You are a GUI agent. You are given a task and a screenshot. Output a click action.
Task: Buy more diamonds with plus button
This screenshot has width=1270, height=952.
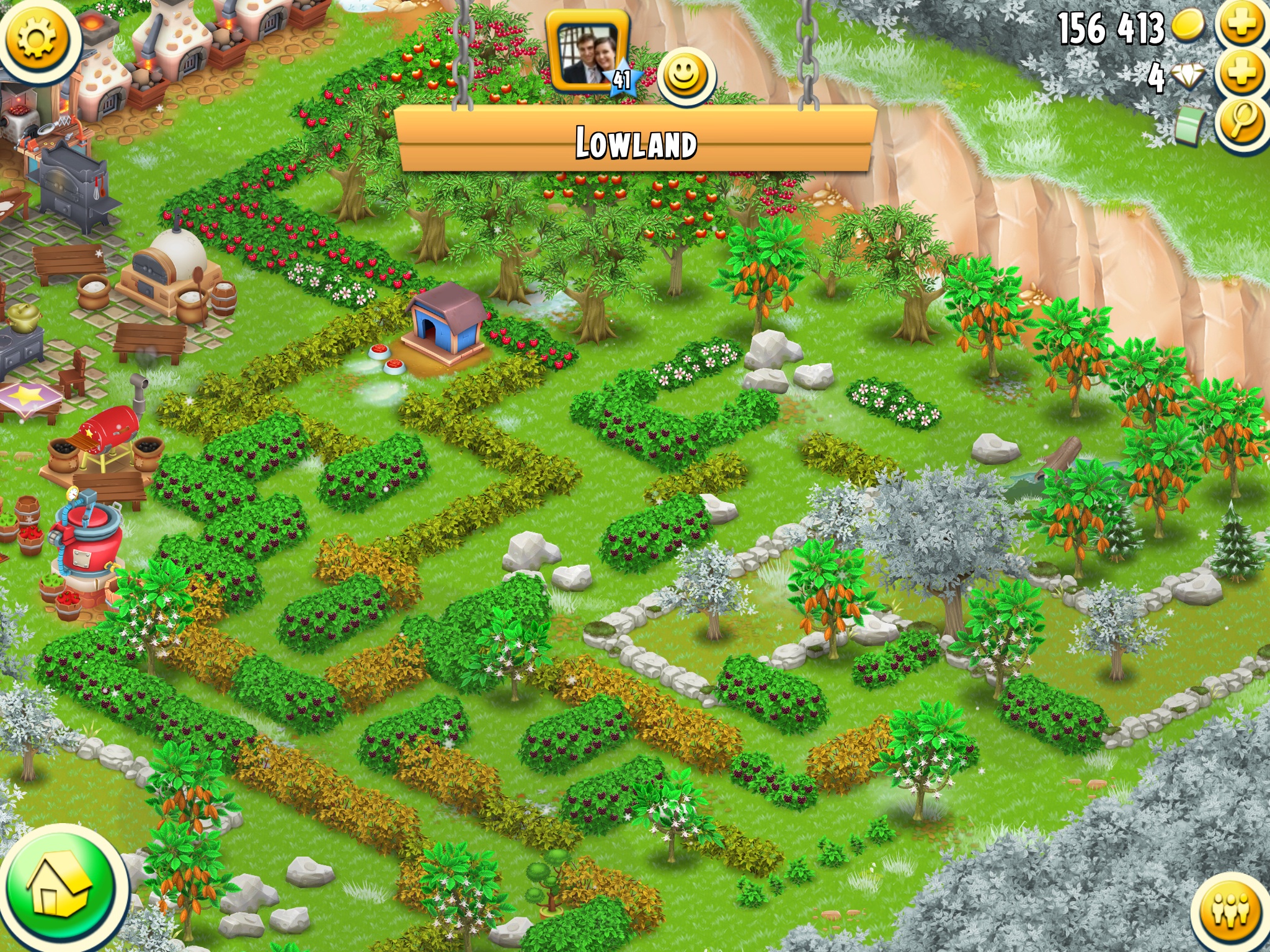[1242, 74]
